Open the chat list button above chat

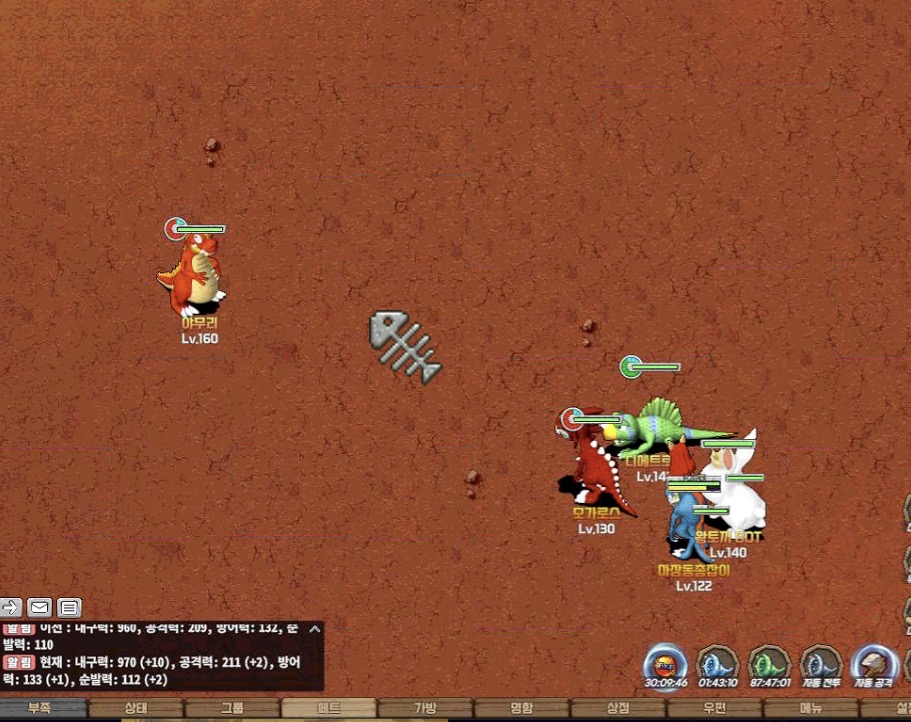tap(68, 607)
